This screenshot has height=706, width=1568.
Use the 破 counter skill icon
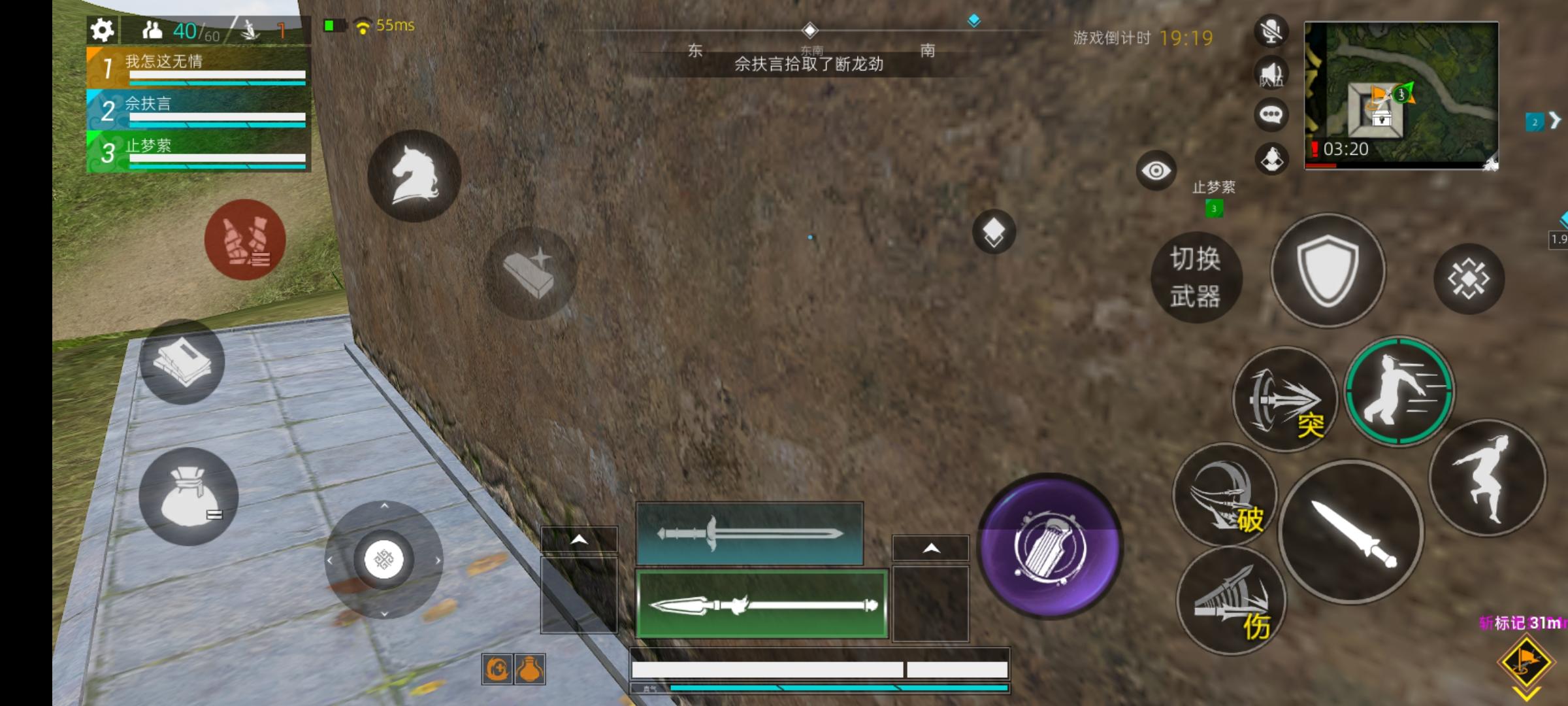pyautogui.click(x=1227, y=497)
